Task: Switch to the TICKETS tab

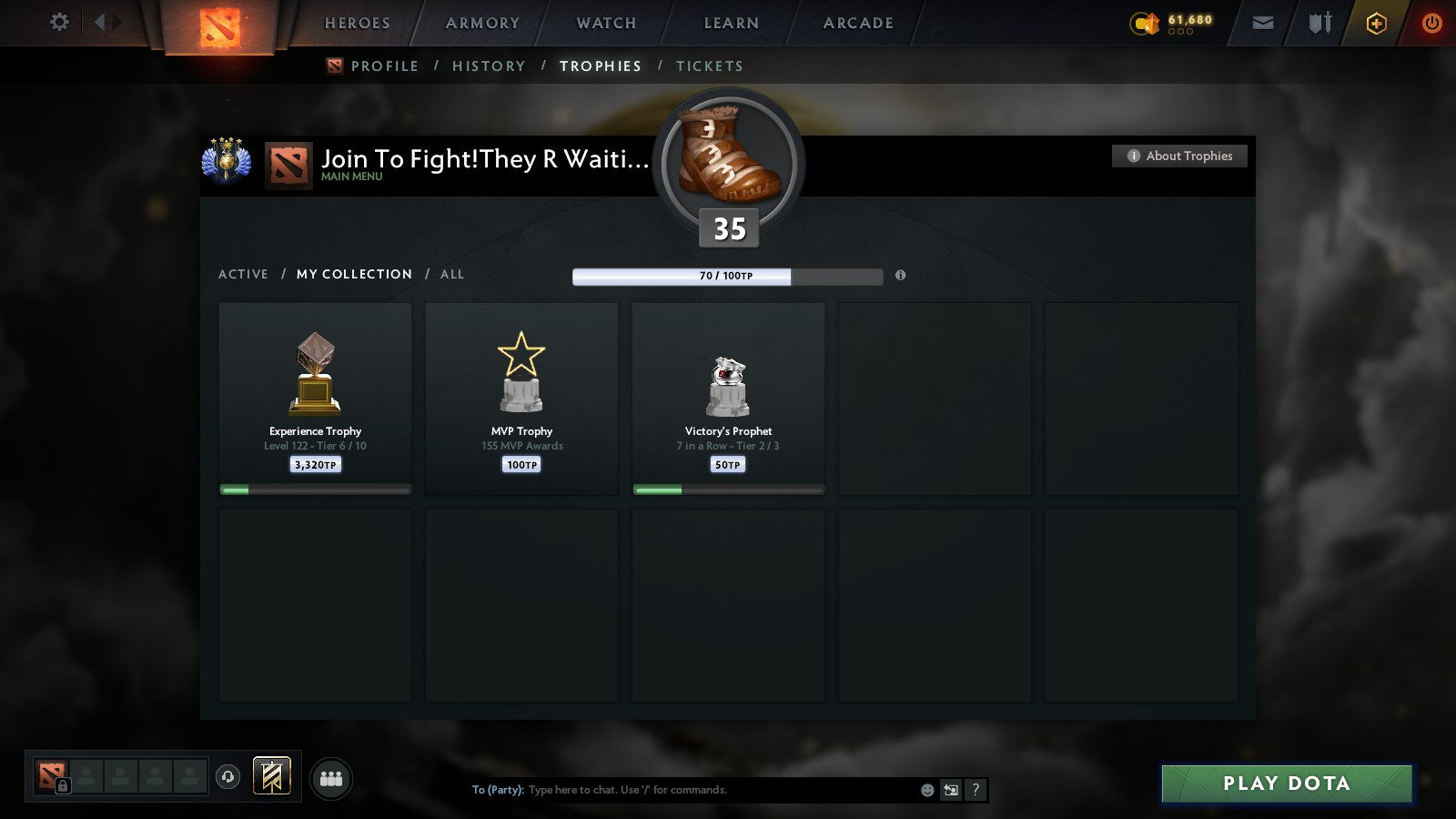Action: 709,66
